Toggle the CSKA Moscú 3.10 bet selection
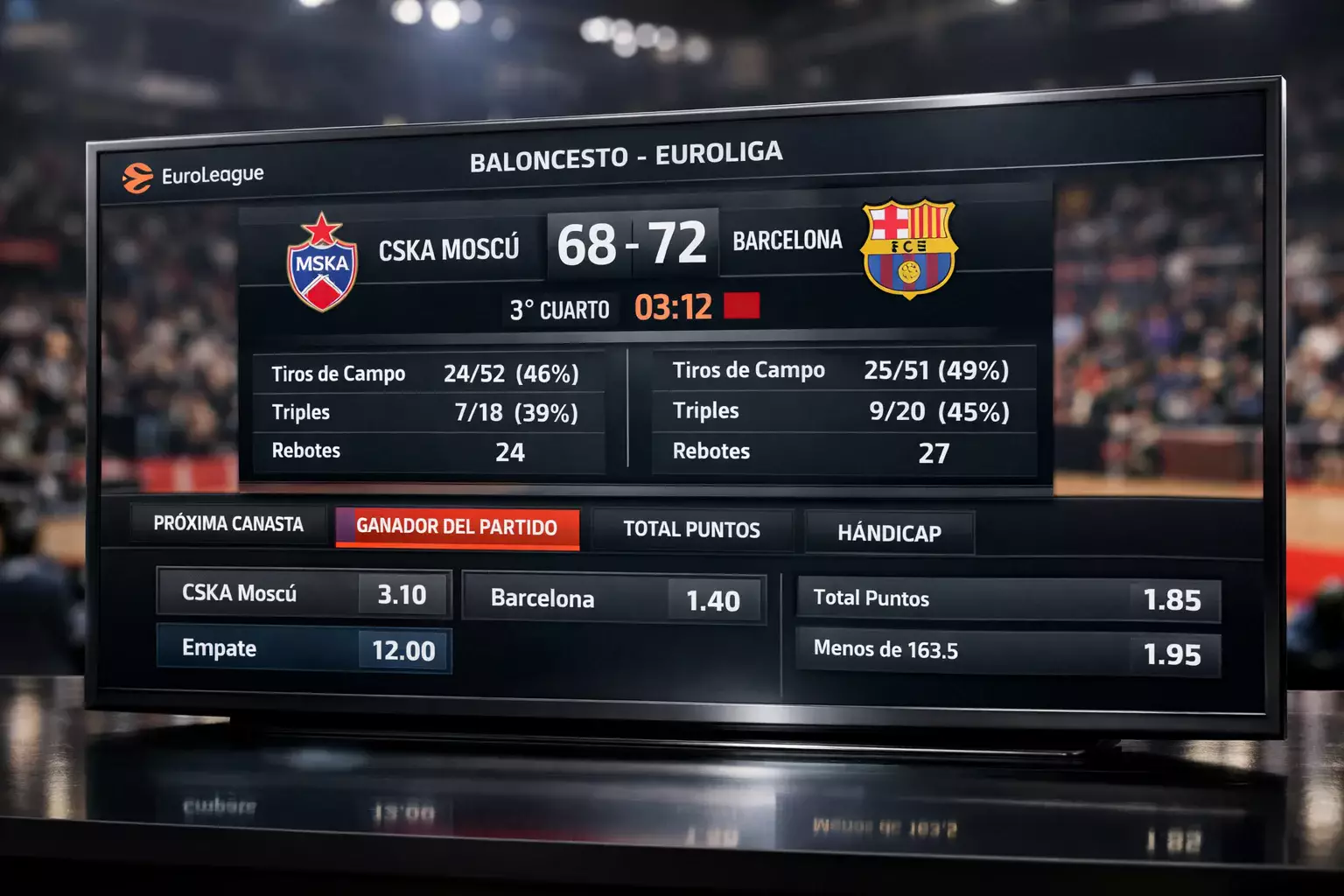 point(303,594)
